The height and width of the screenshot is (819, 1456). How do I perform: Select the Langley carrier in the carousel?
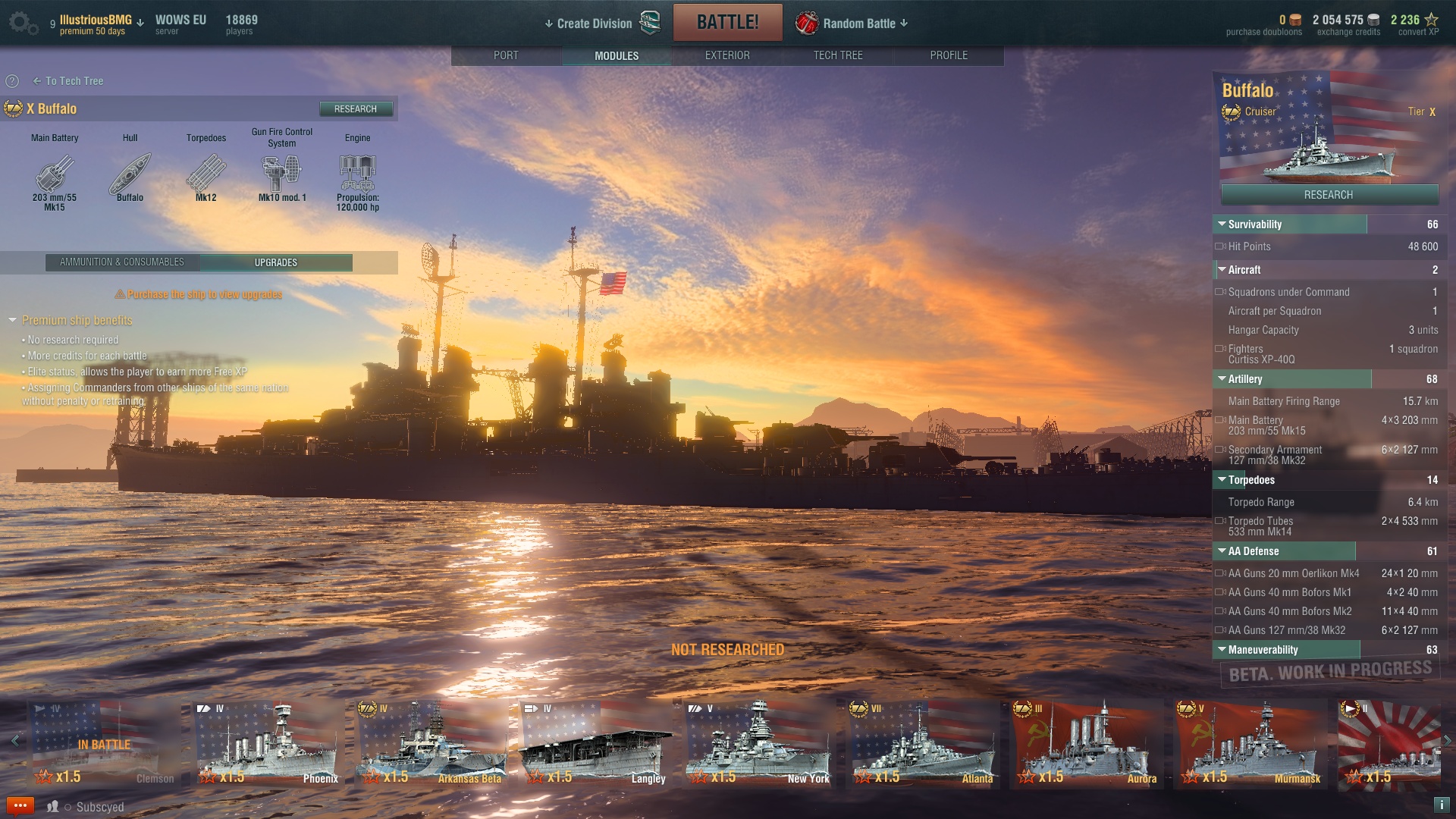(595, 745)
